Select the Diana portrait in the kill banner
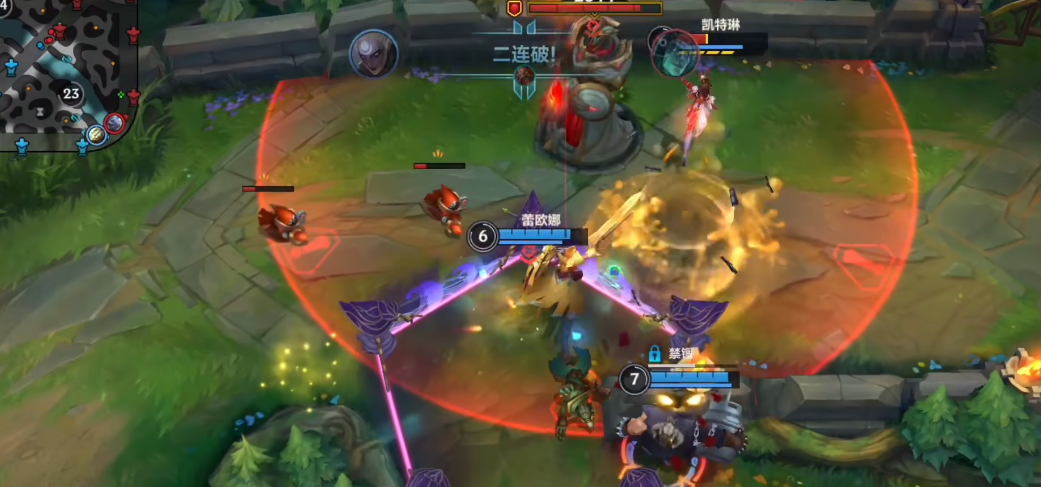Image resolution: width=1041 pixels, height=487 pixels. click(374, 53)
